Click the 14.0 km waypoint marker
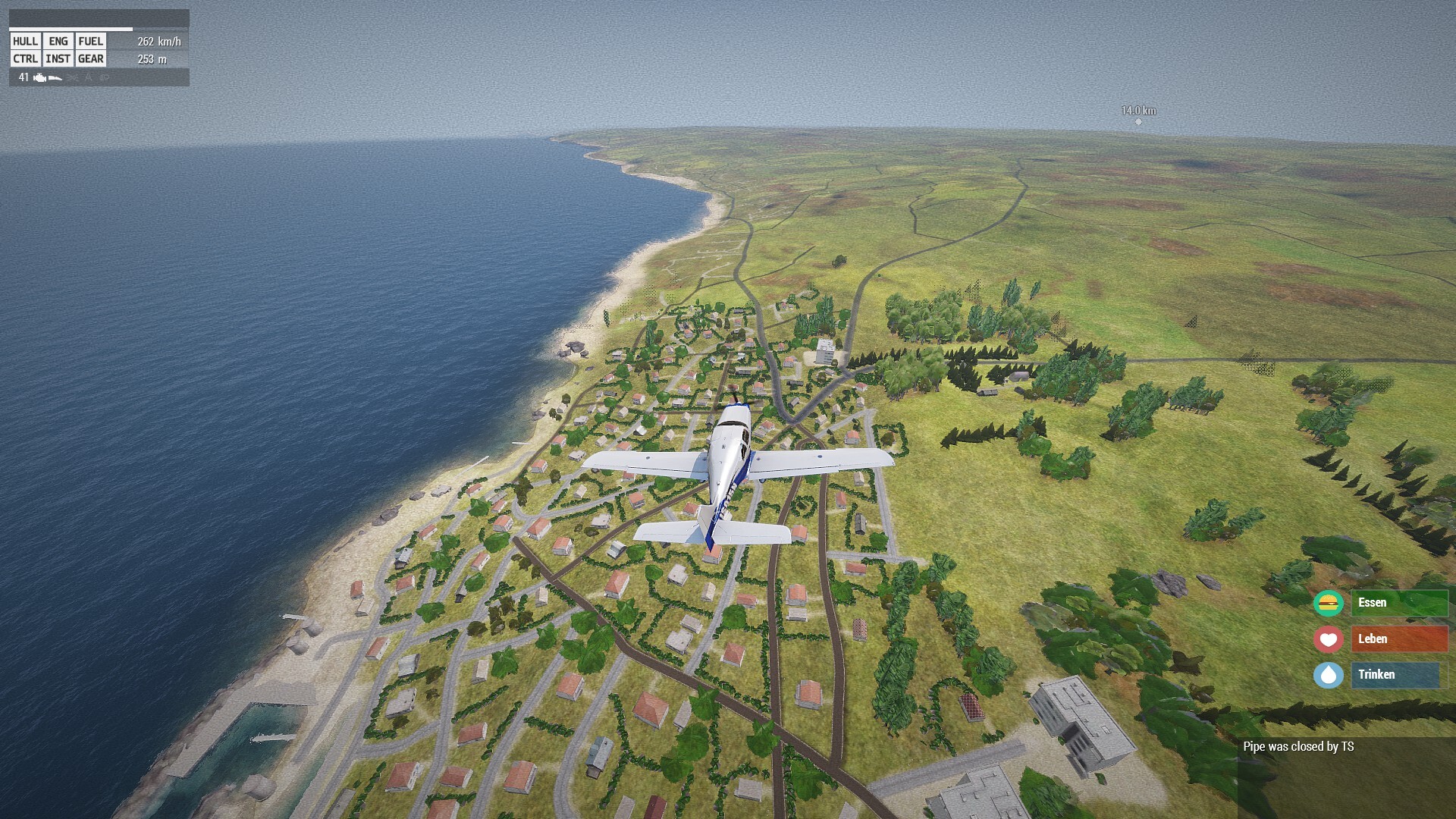 point(1138,121)
